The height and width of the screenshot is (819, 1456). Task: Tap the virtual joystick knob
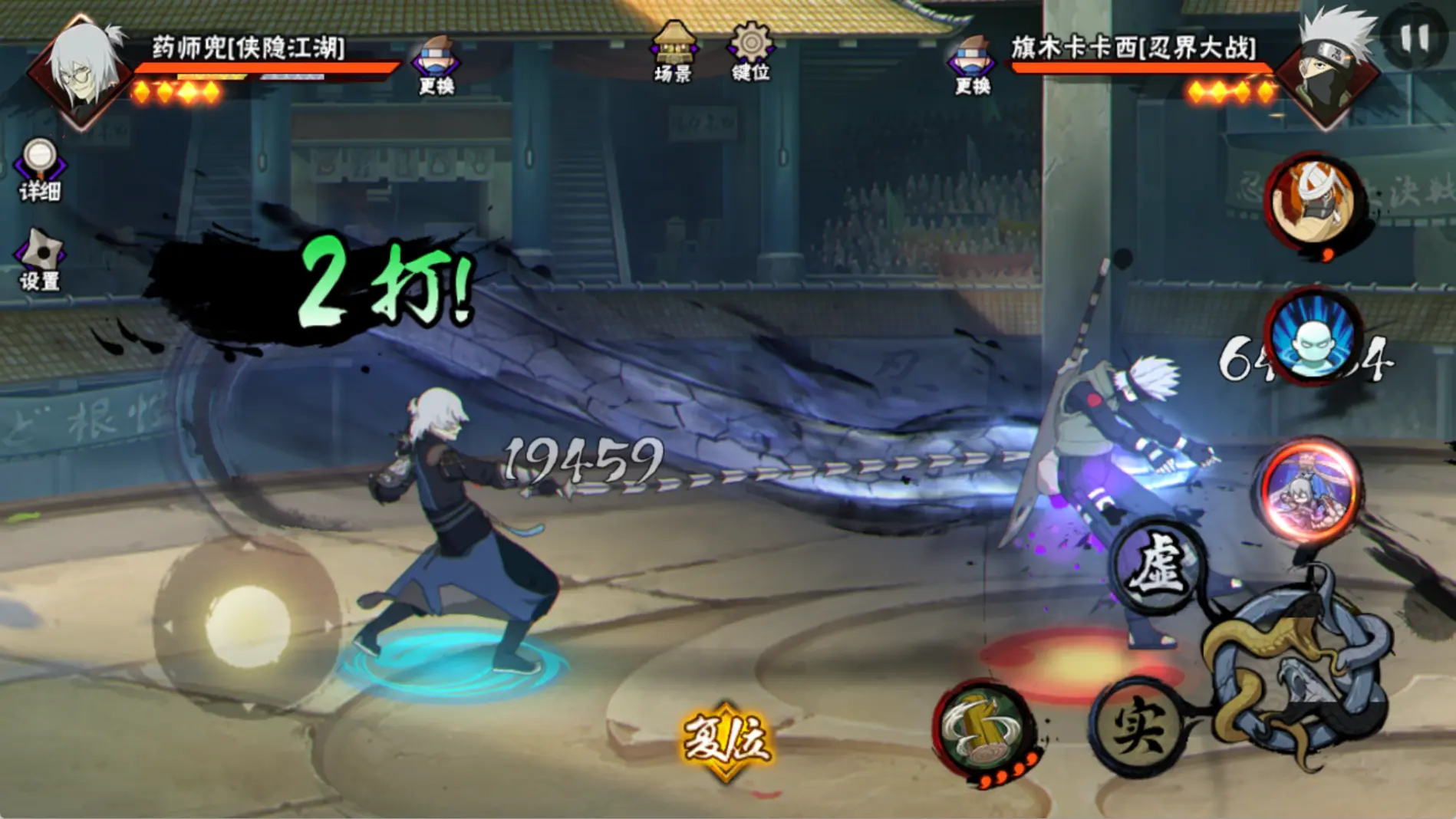(248, 625)
